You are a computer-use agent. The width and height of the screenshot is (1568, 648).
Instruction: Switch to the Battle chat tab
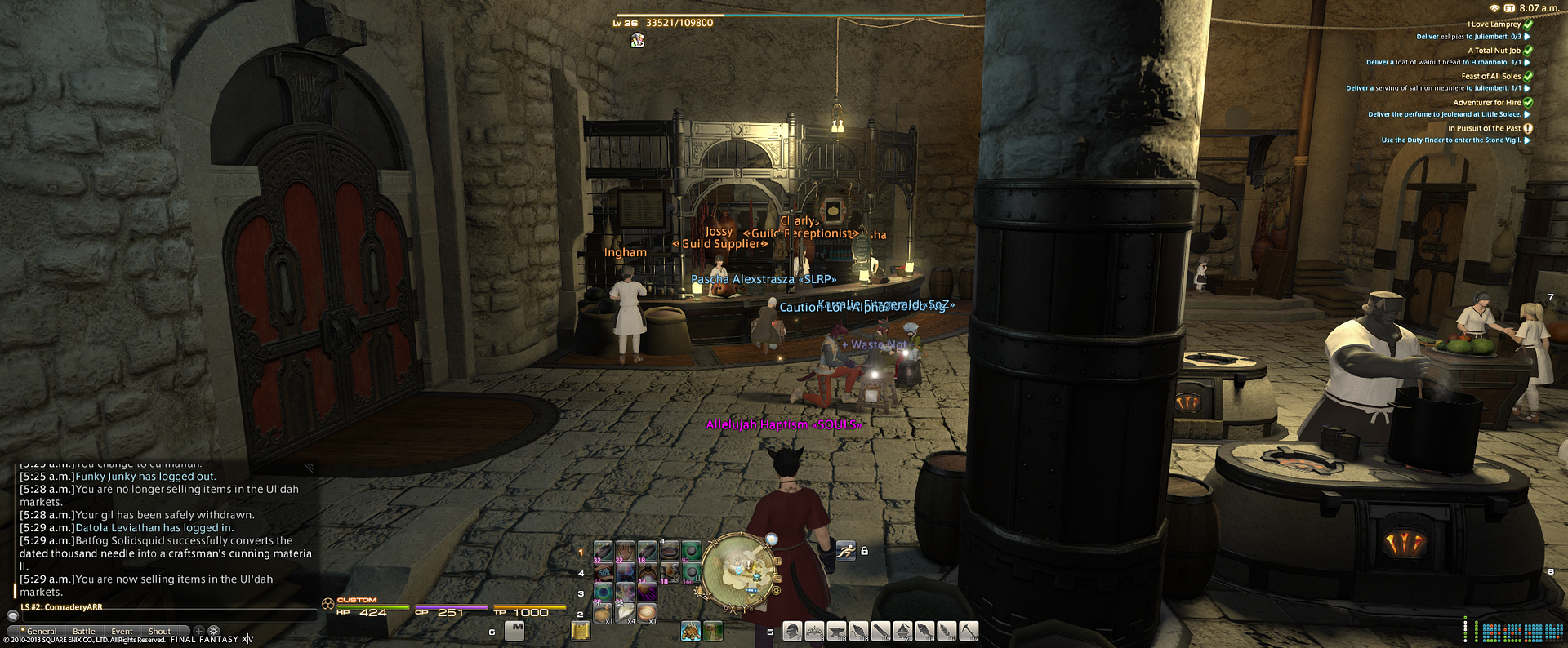pyautogui.click(x=83, y=631)
